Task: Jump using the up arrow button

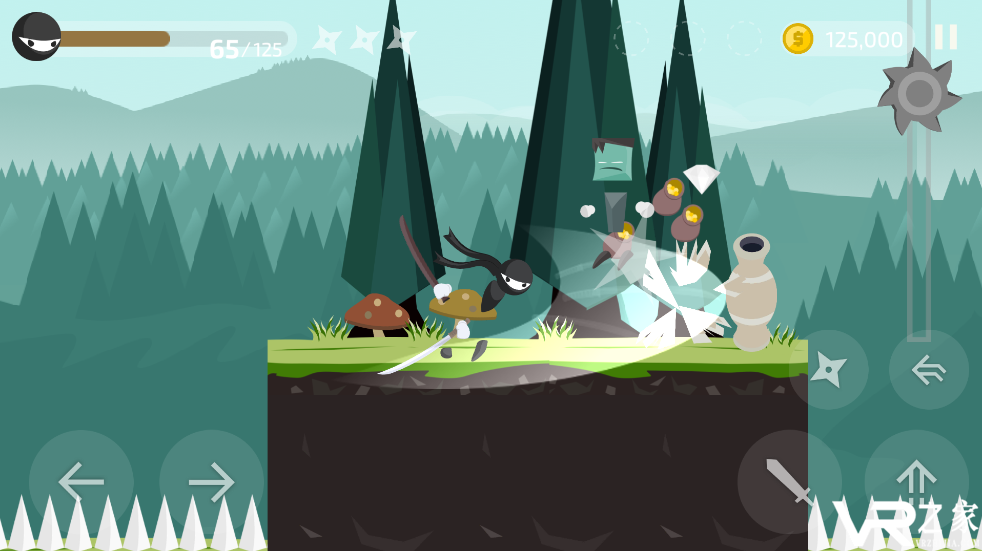Action: [x=916, y=478]
